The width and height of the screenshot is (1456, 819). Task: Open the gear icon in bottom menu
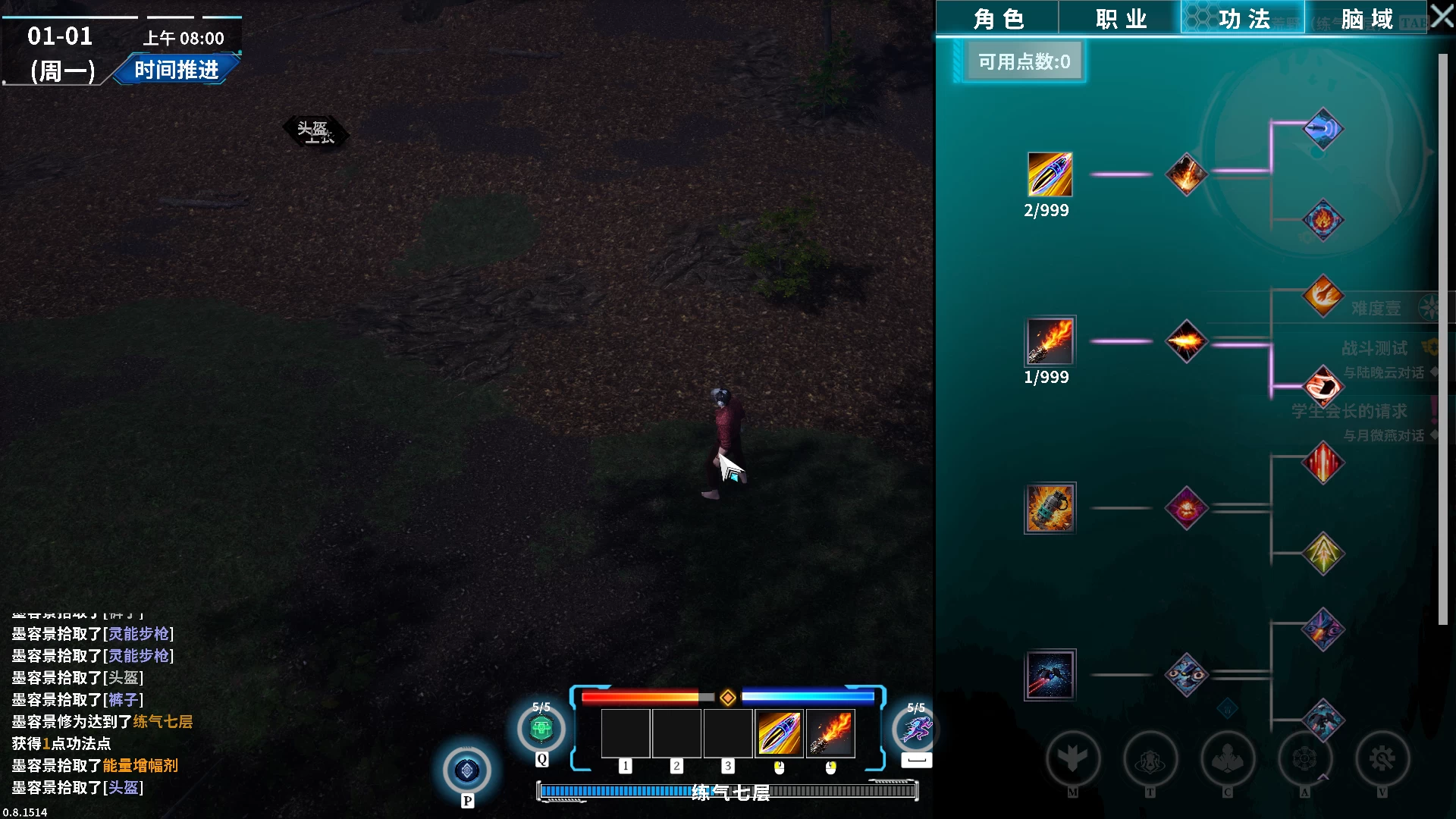pyautogui.click(x=1382, y=758)
